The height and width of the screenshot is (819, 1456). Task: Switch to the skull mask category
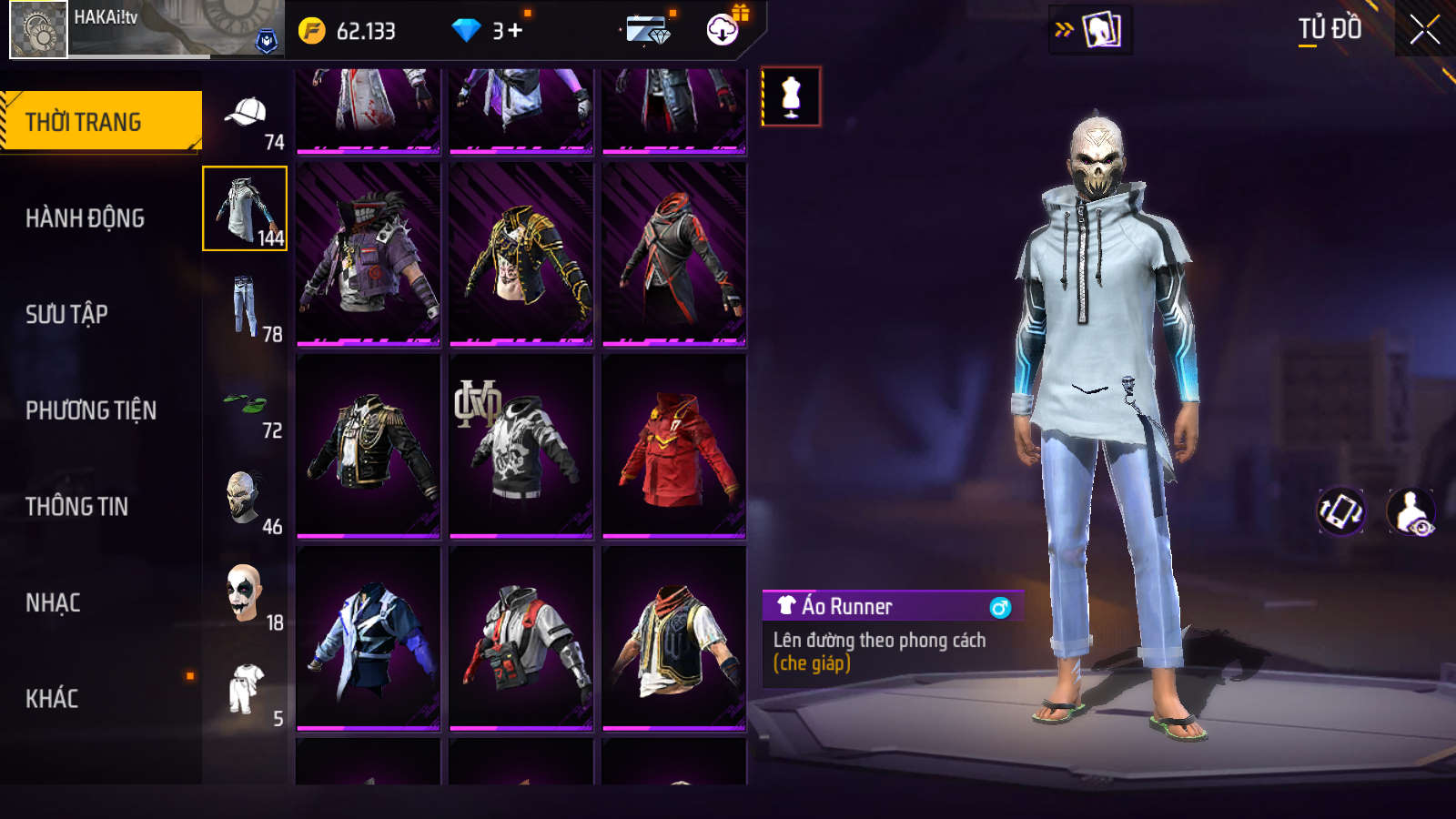point(246,500)
